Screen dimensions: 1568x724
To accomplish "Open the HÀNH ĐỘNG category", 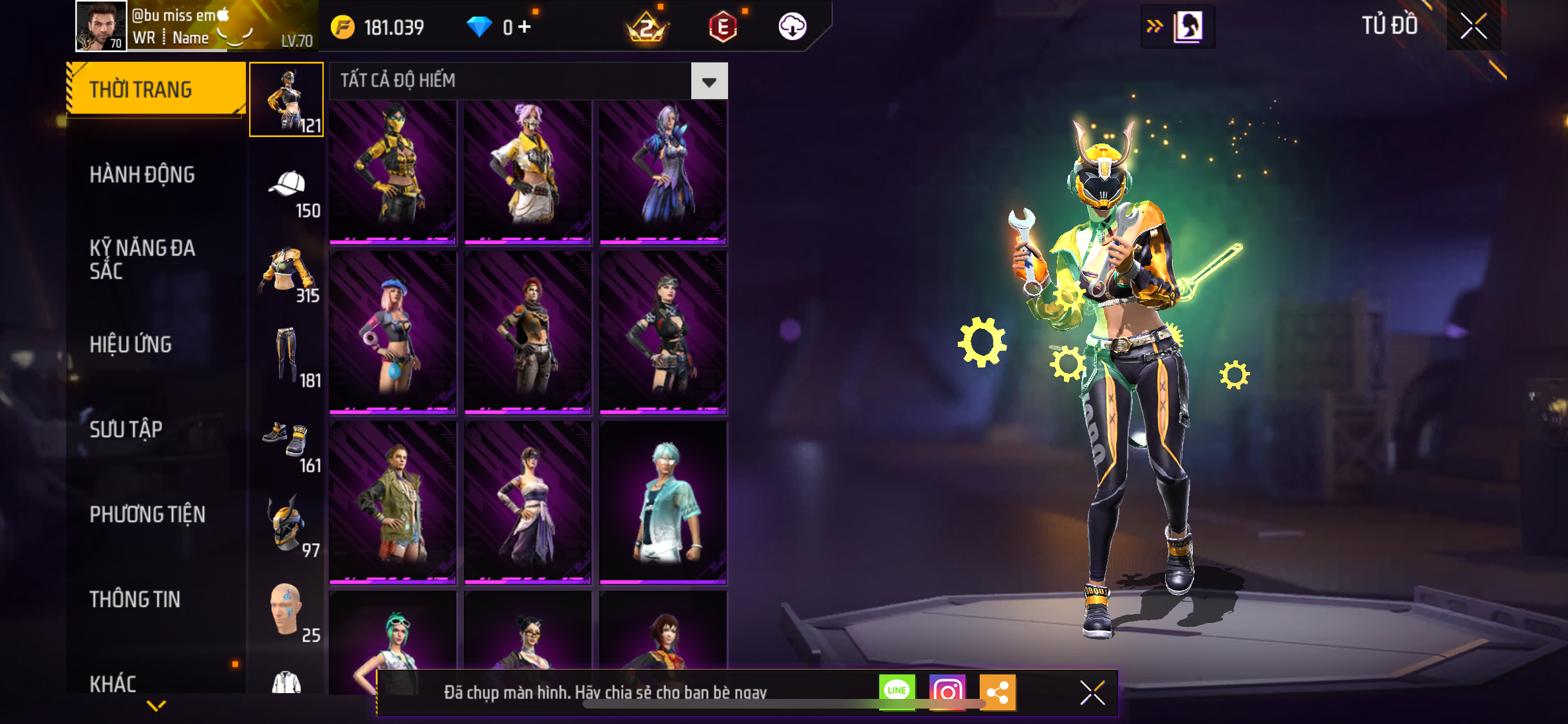I will [x=142, y=174].
